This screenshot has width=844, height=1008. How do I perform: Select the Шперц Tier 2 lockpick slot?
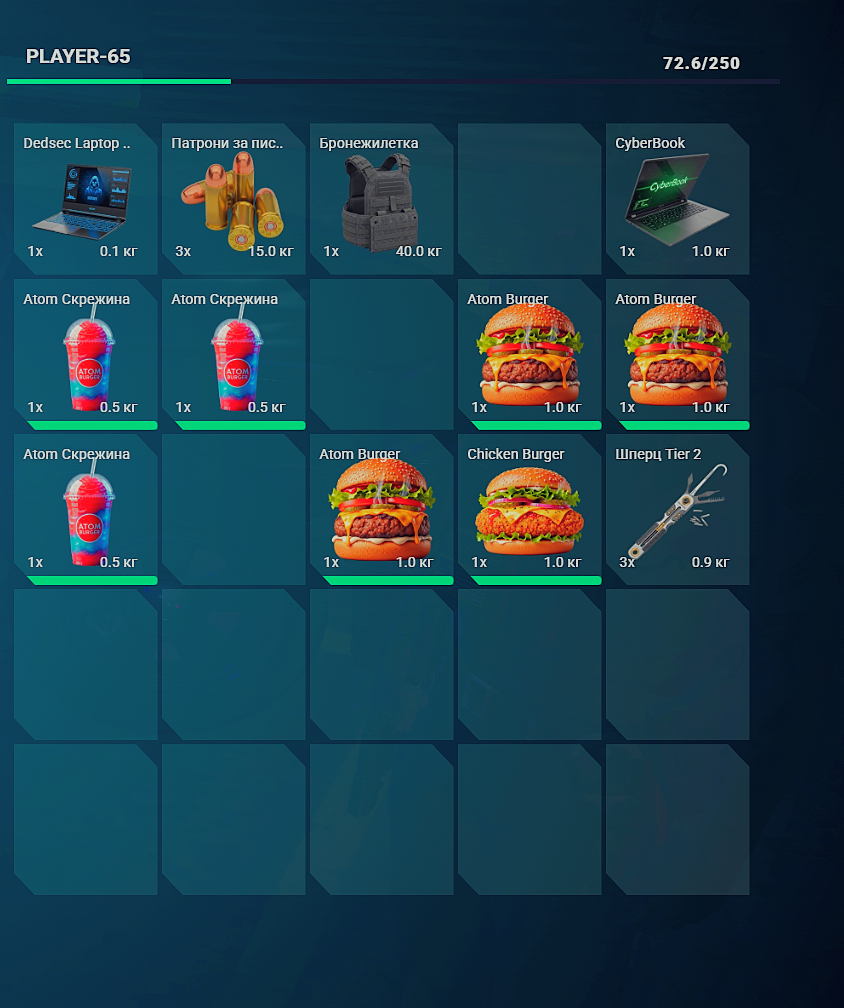pos(677,509)
